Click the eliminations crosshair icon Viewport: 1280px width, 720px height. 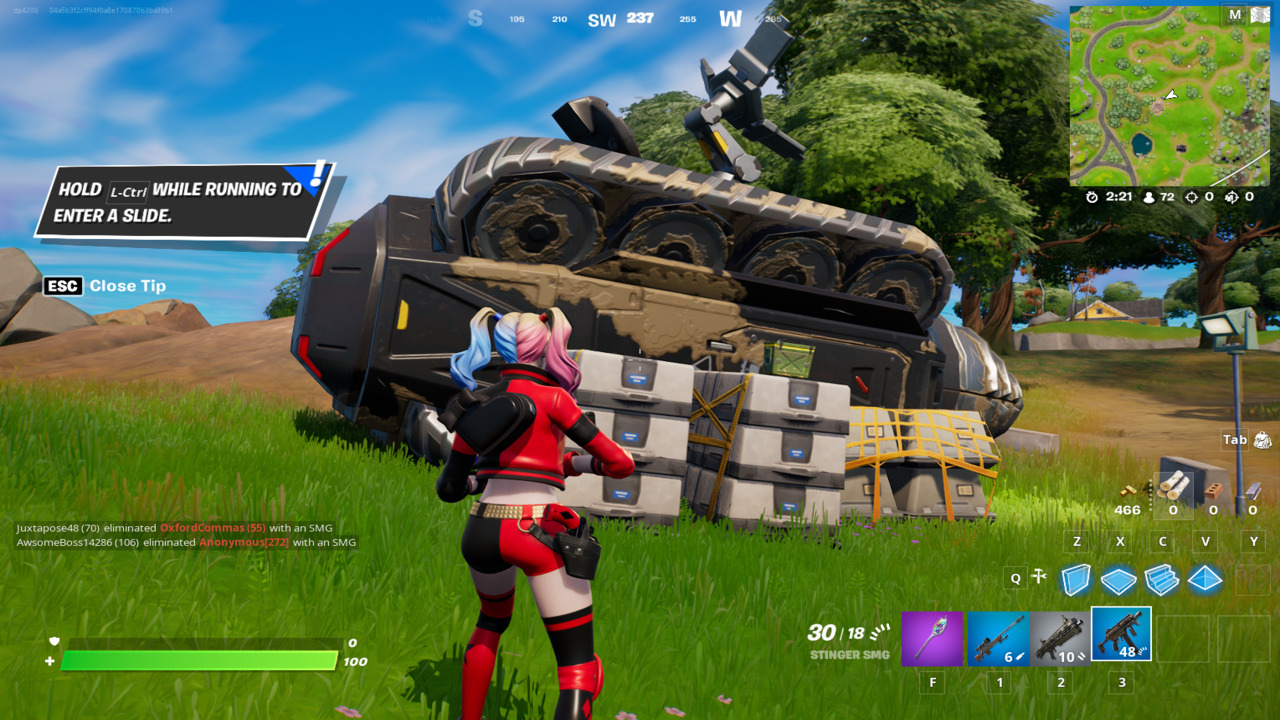coord(1192,197)
